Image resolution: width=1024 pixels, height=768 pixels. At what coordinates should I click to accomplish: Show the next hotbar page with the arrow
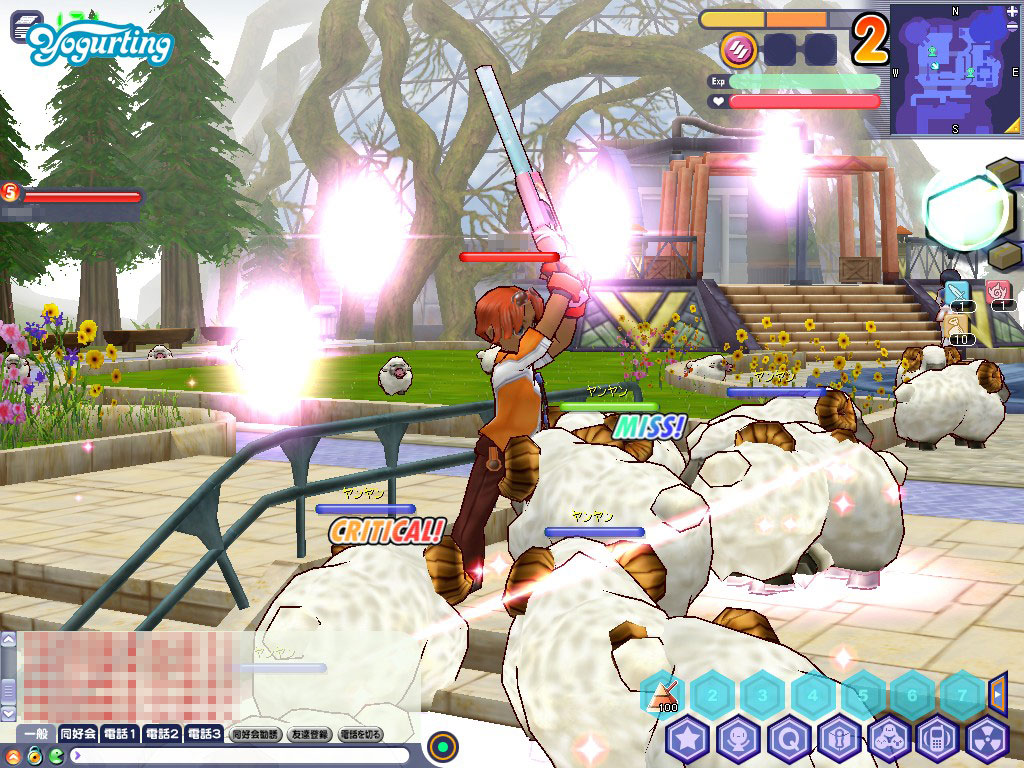(997, 692)
